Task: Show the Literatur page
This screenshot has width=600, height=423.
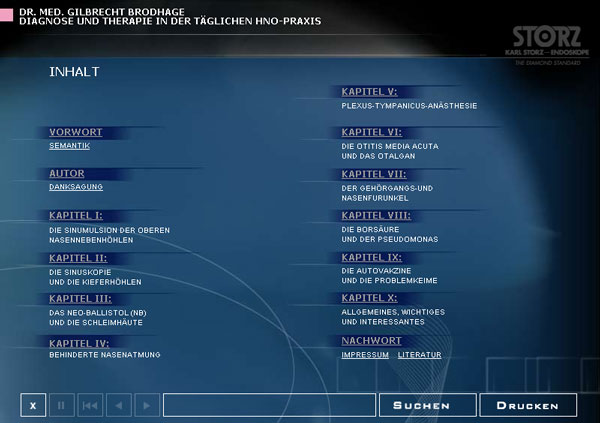Action: pos(419,355)
